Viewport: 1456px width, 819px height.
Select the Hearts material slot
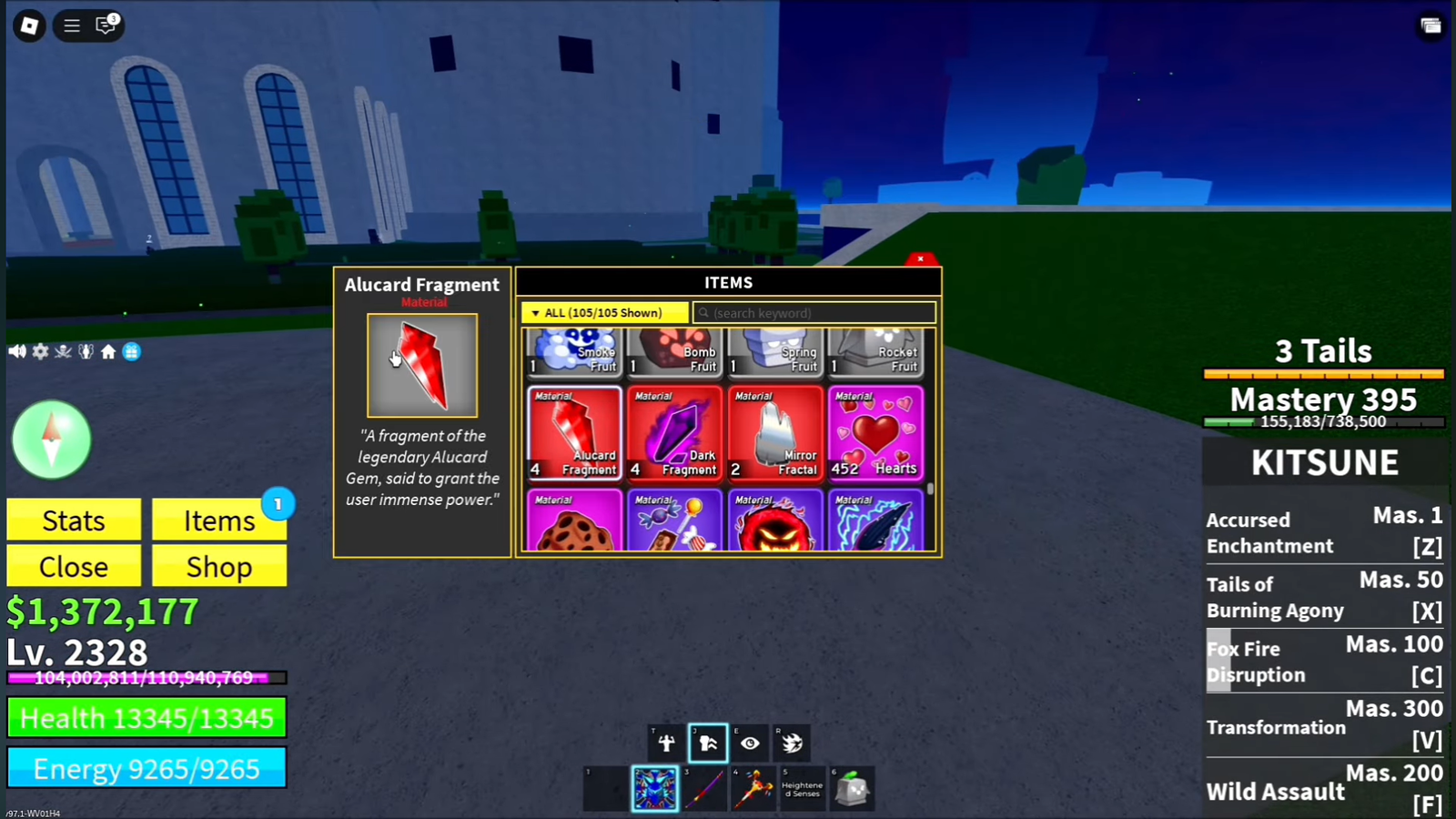tap(875, 433)
